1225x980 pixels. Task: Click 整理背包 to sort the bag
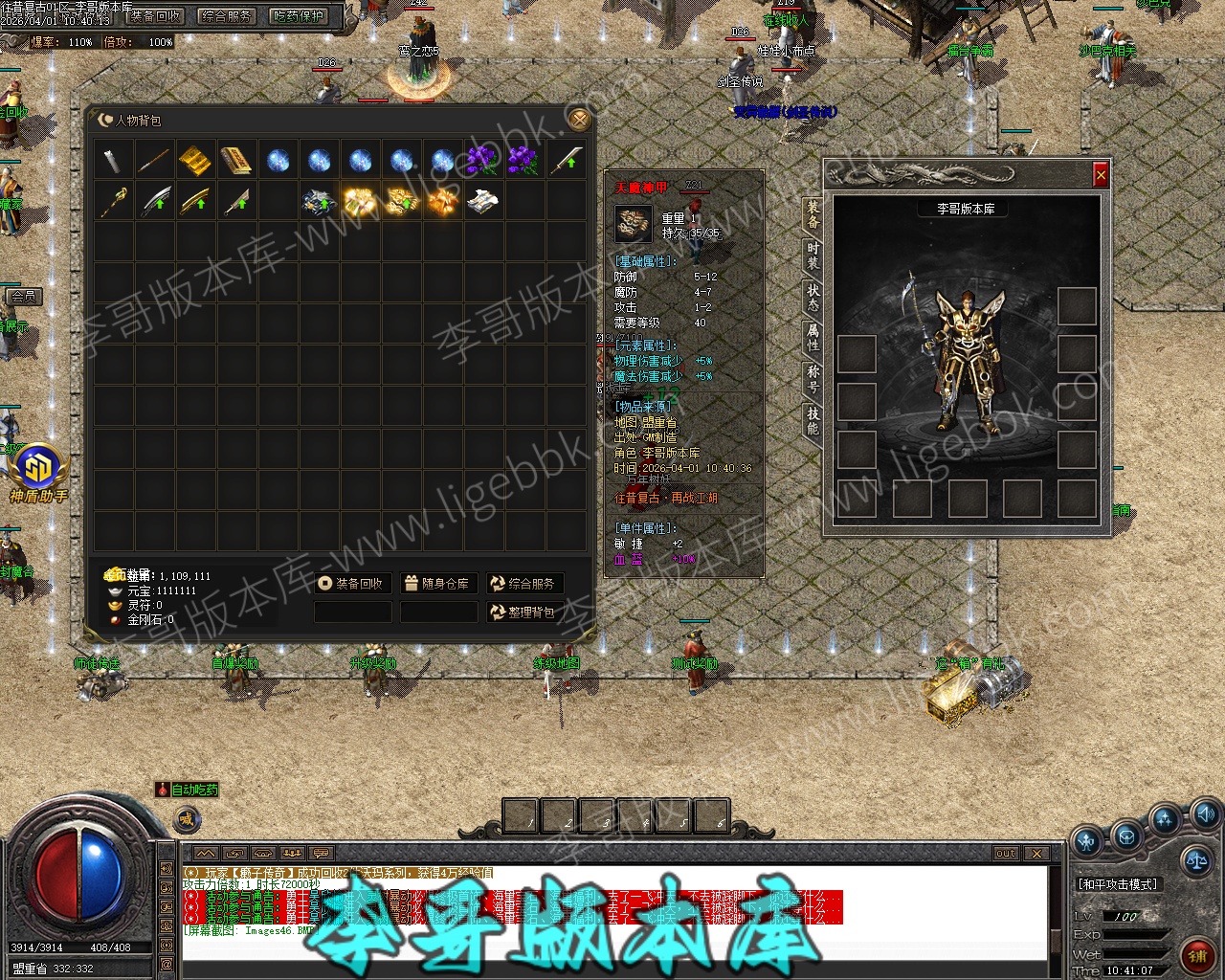(523, 612)
